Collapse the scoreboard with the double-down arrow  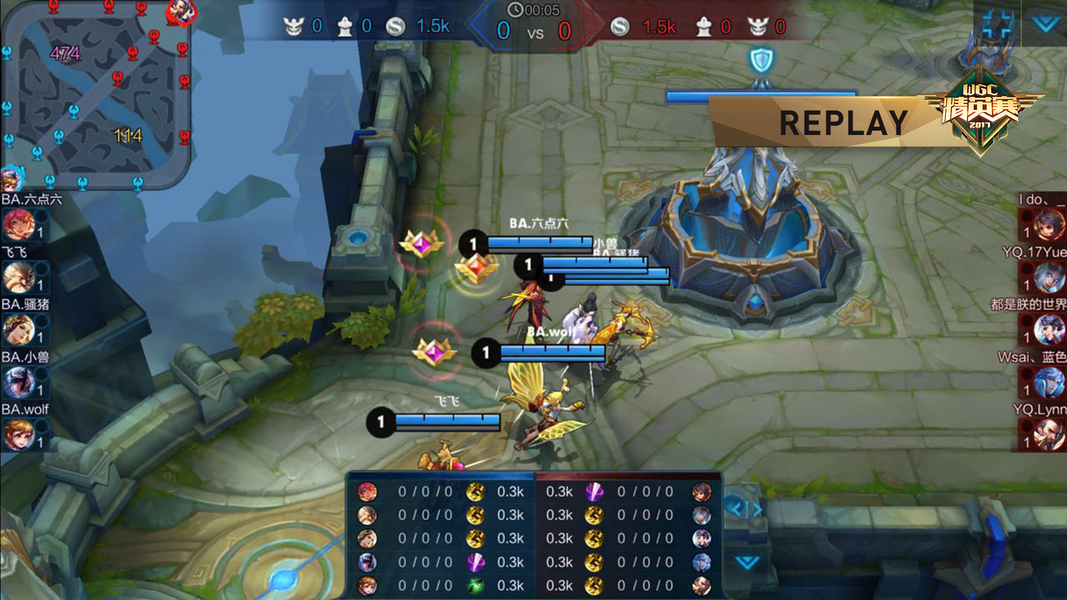tap(747, 562)
